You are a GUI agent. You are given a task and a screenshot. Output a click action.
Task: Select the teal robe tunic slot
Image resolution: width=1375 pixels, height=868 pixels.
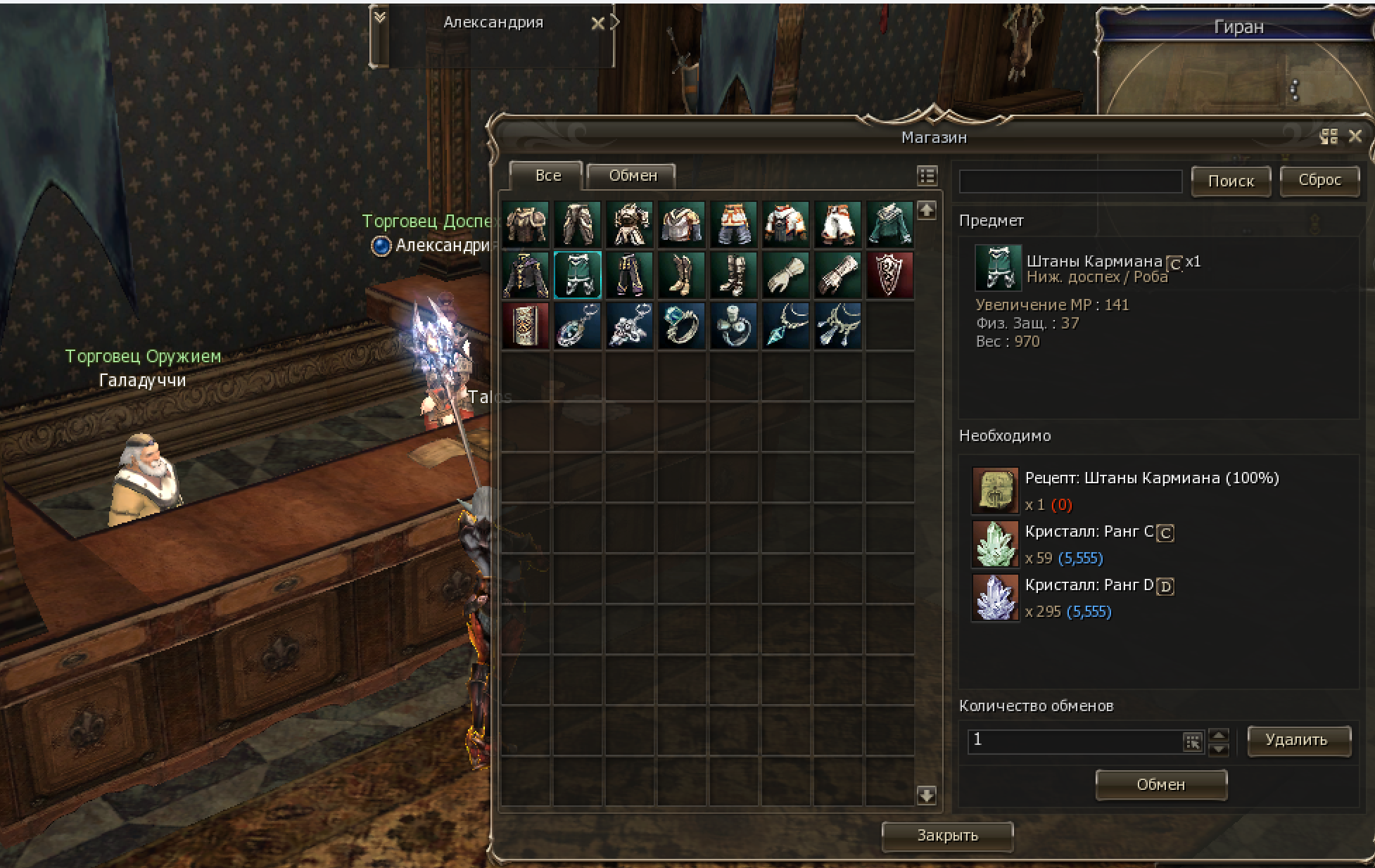point(889,224)
